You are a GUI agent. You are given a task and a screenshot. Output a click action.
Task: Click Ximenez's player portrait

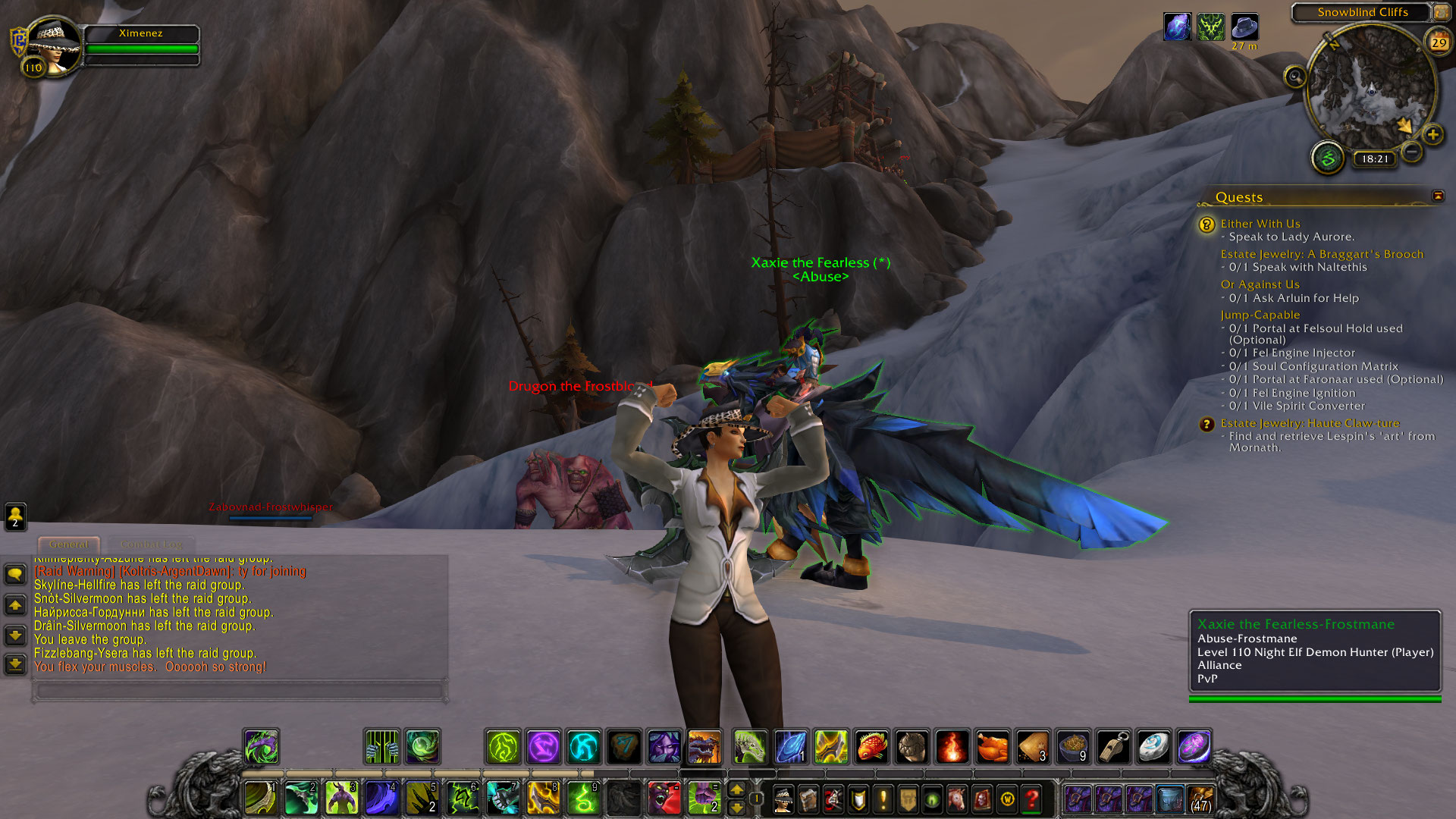click(x=53, y=44)
